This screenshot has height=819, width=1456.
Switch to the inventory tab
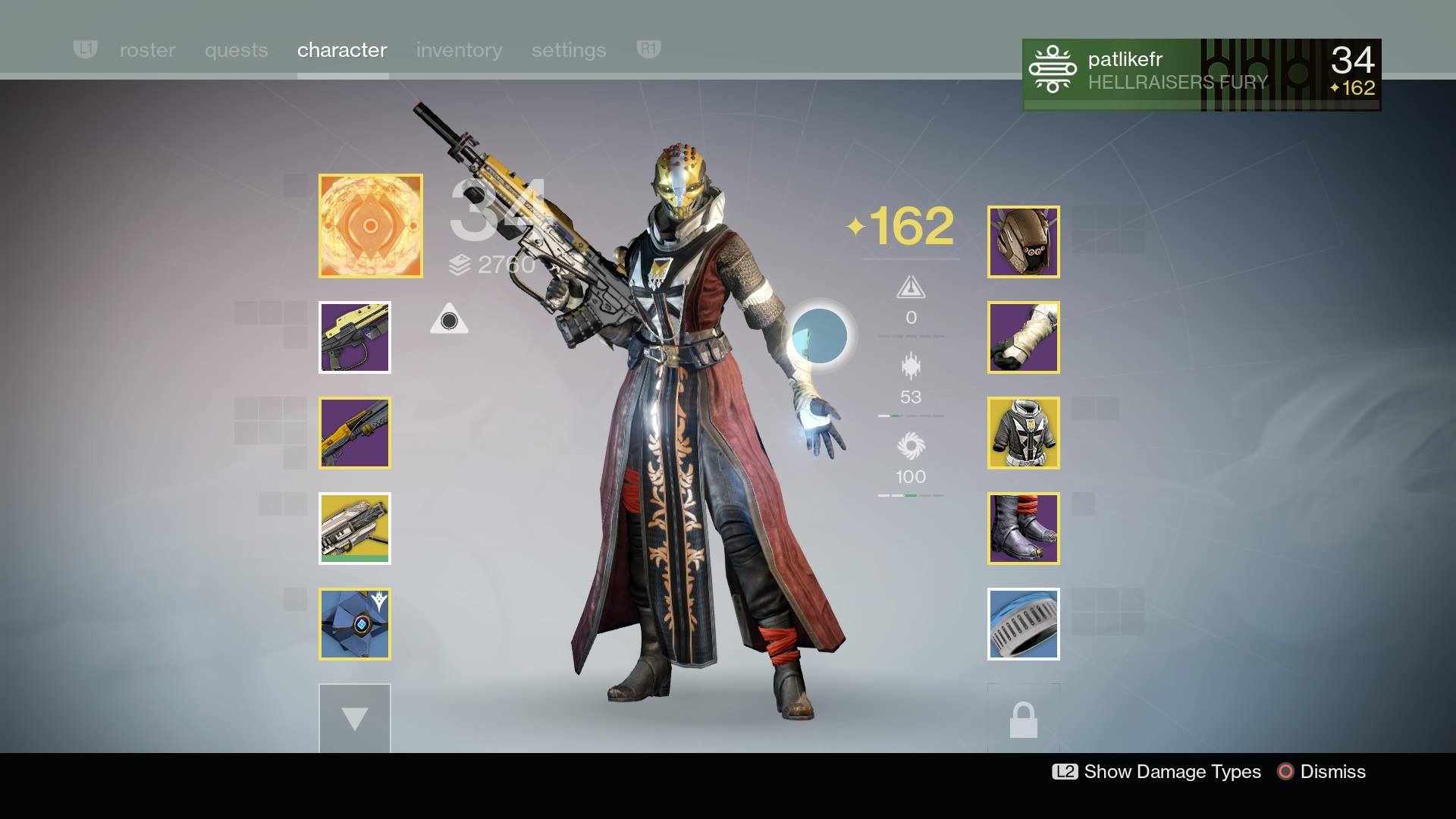click(x=459, y=50)
